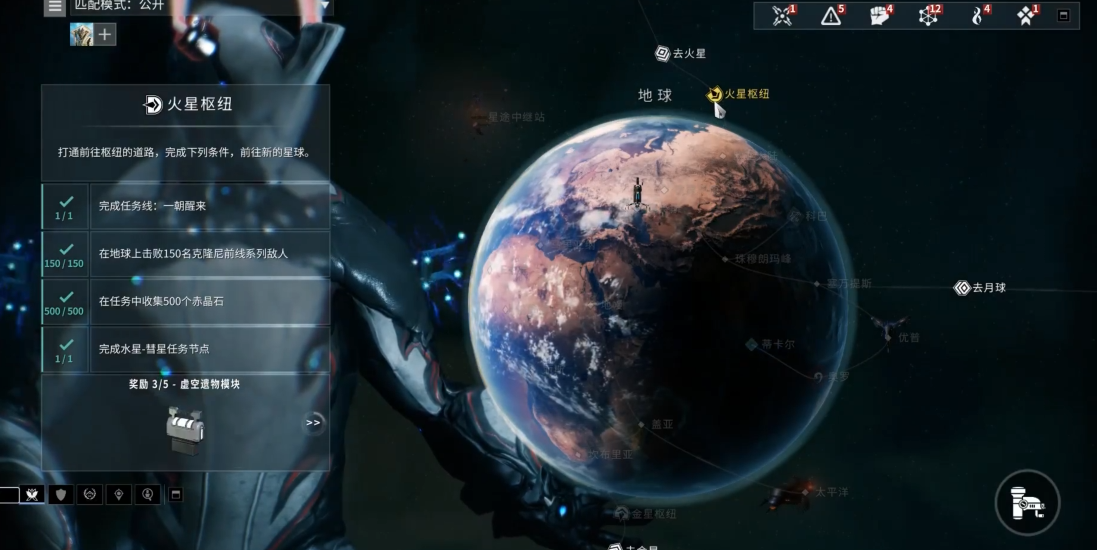Open the node network icon with badge 12

[928, 16]
